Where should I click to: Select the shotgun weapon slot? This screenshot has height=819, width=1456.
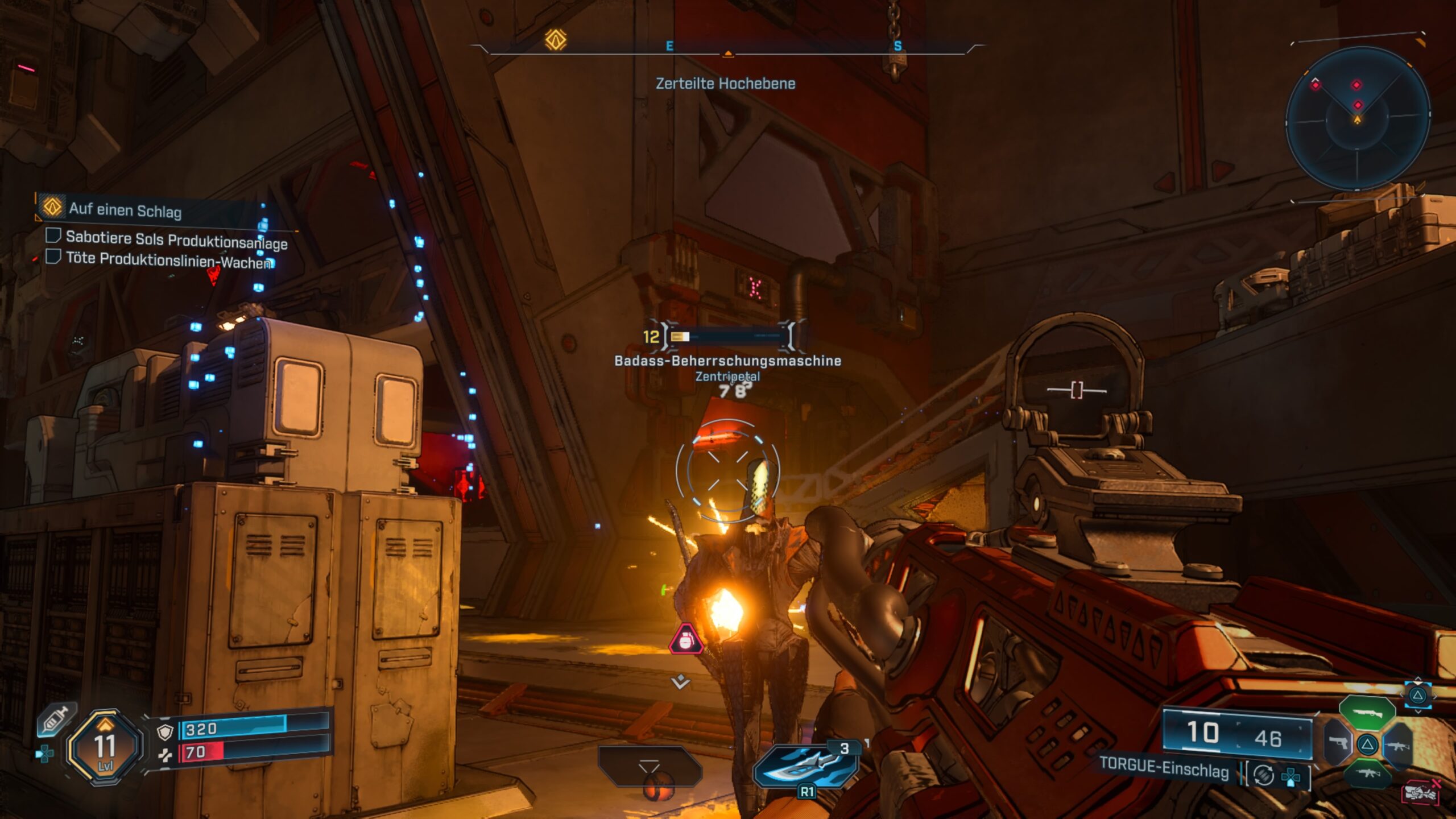[x=1367, y=712]
